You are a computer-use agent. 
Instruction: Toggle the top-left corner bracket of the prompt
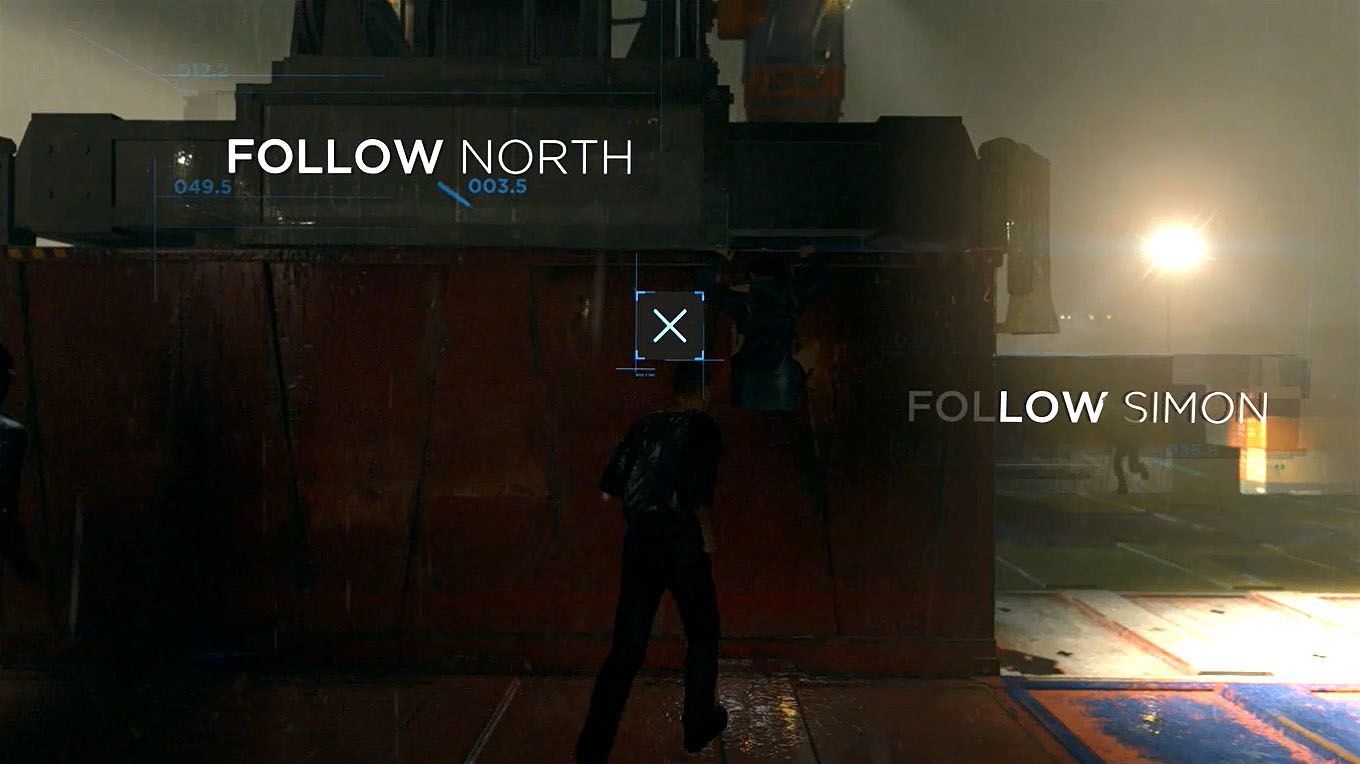point(639,292)
